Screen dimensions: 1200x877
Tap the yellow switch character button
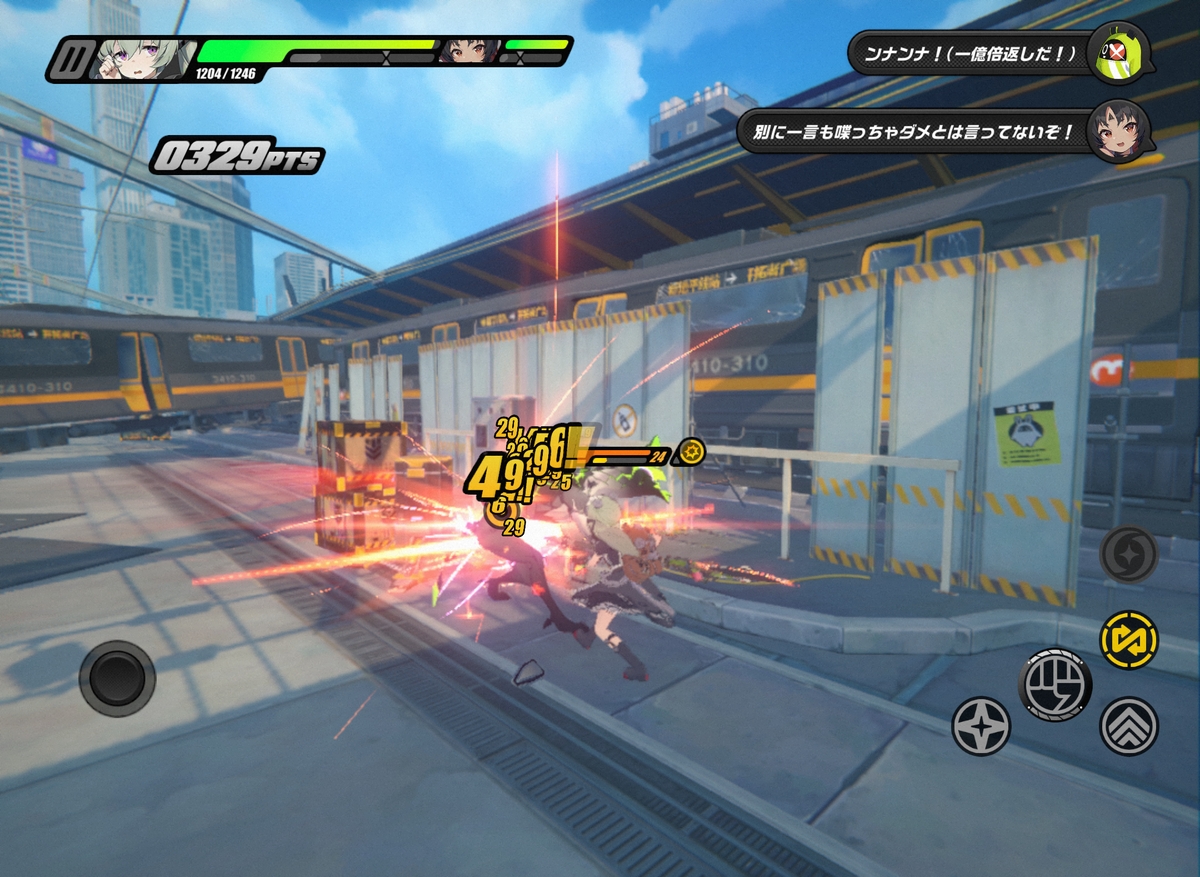(1129, 639)
